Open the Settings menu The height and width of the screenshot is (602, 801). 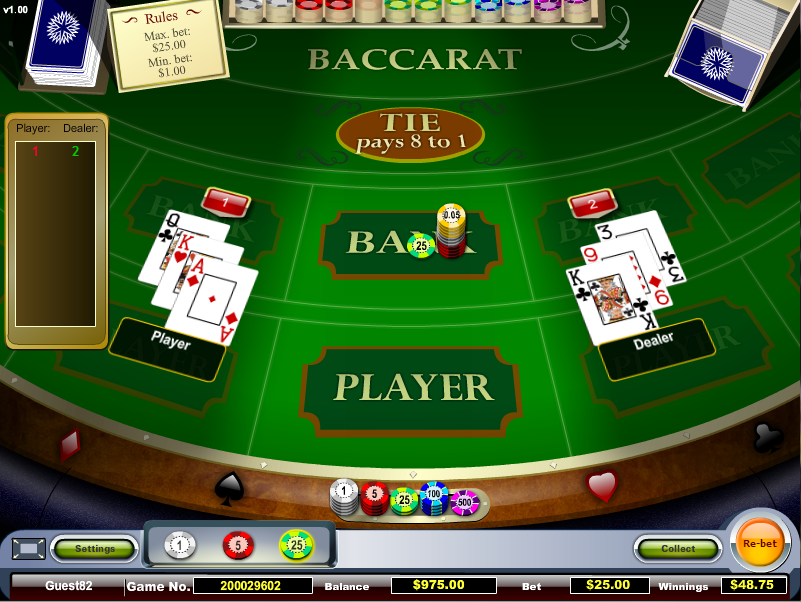pos(95,548)
